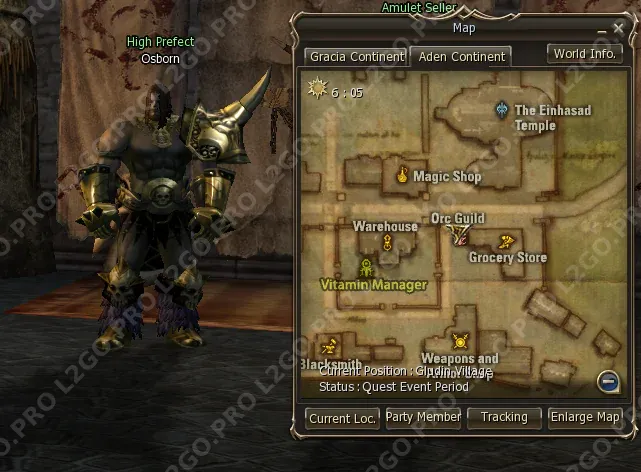The width and height of the screenshot is (641, 472).
Task: Click the Weapons and Armor shop marker
Action: click(x=459, y=341)
